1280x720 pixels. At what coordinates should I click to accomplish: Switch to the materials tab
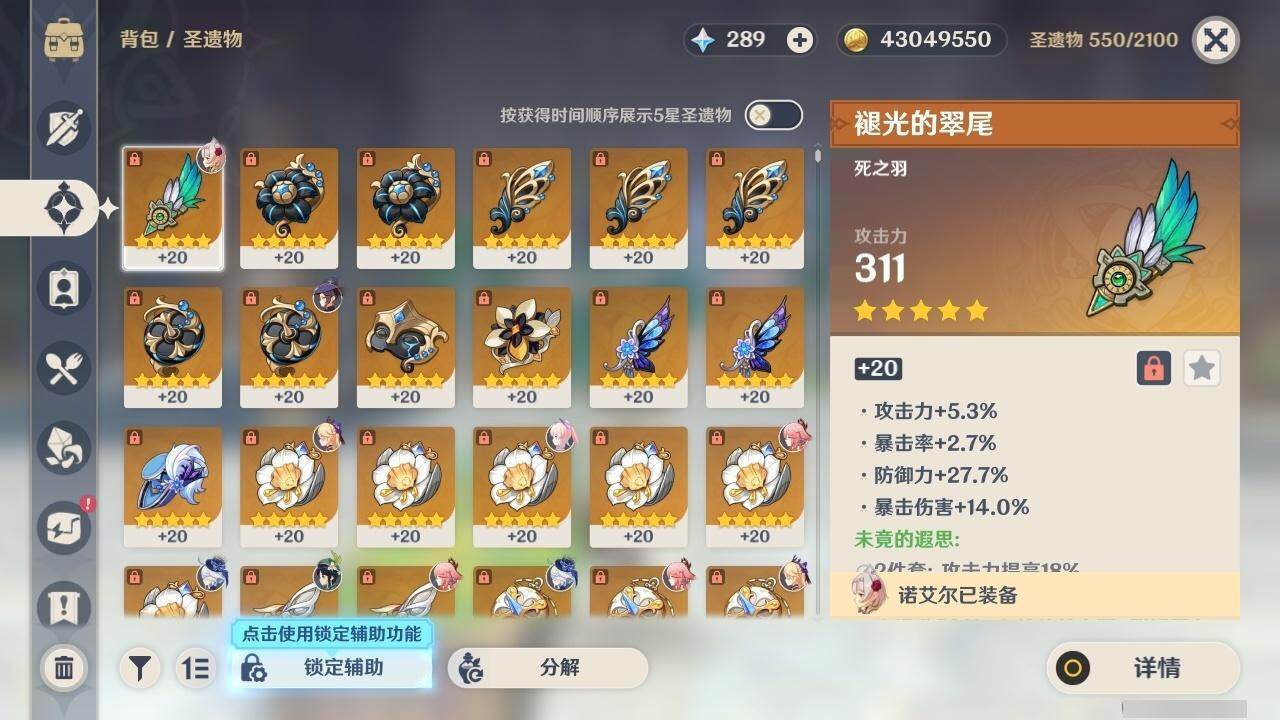coord(64,448)
